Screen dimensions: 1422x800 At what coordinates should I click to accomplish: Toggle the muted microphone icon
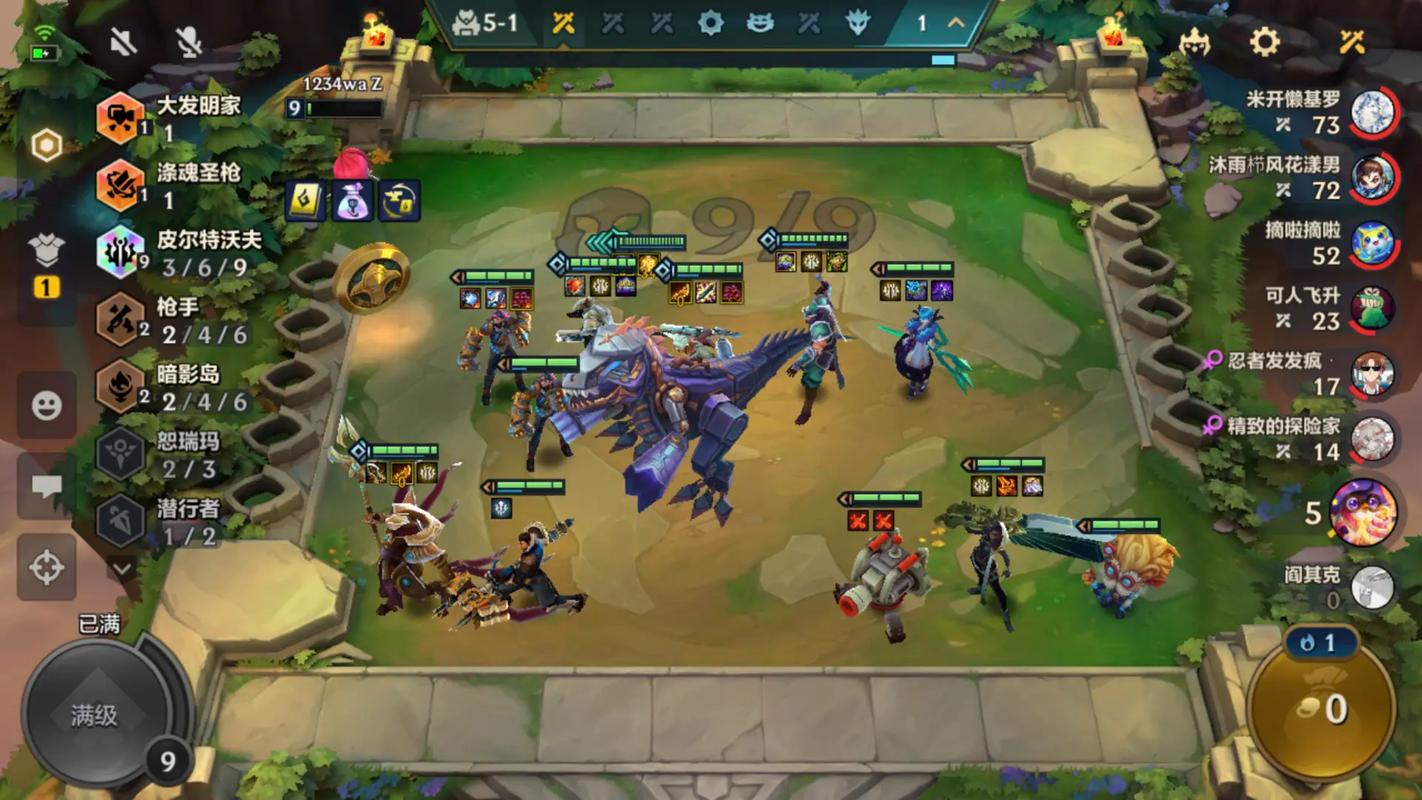tap(188, 41)
